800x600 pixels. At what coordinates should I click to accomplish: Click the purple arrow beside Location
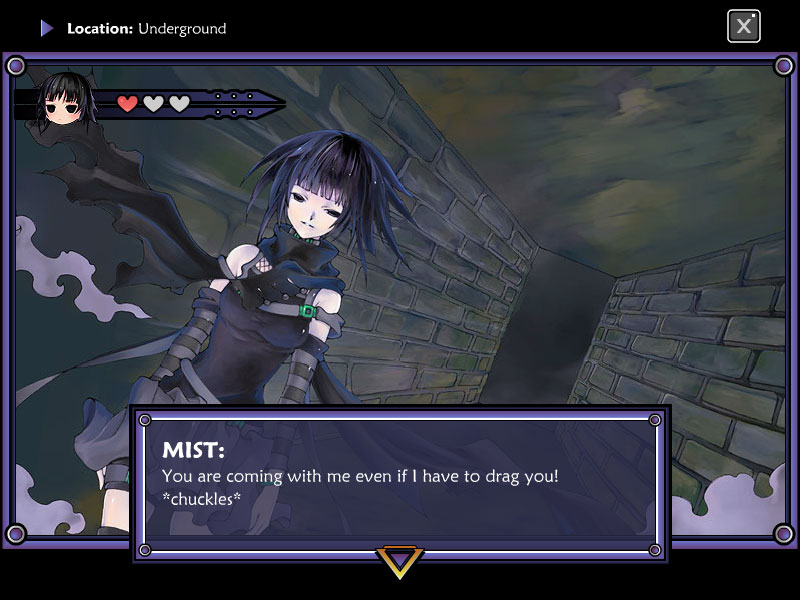coord(47,28)
